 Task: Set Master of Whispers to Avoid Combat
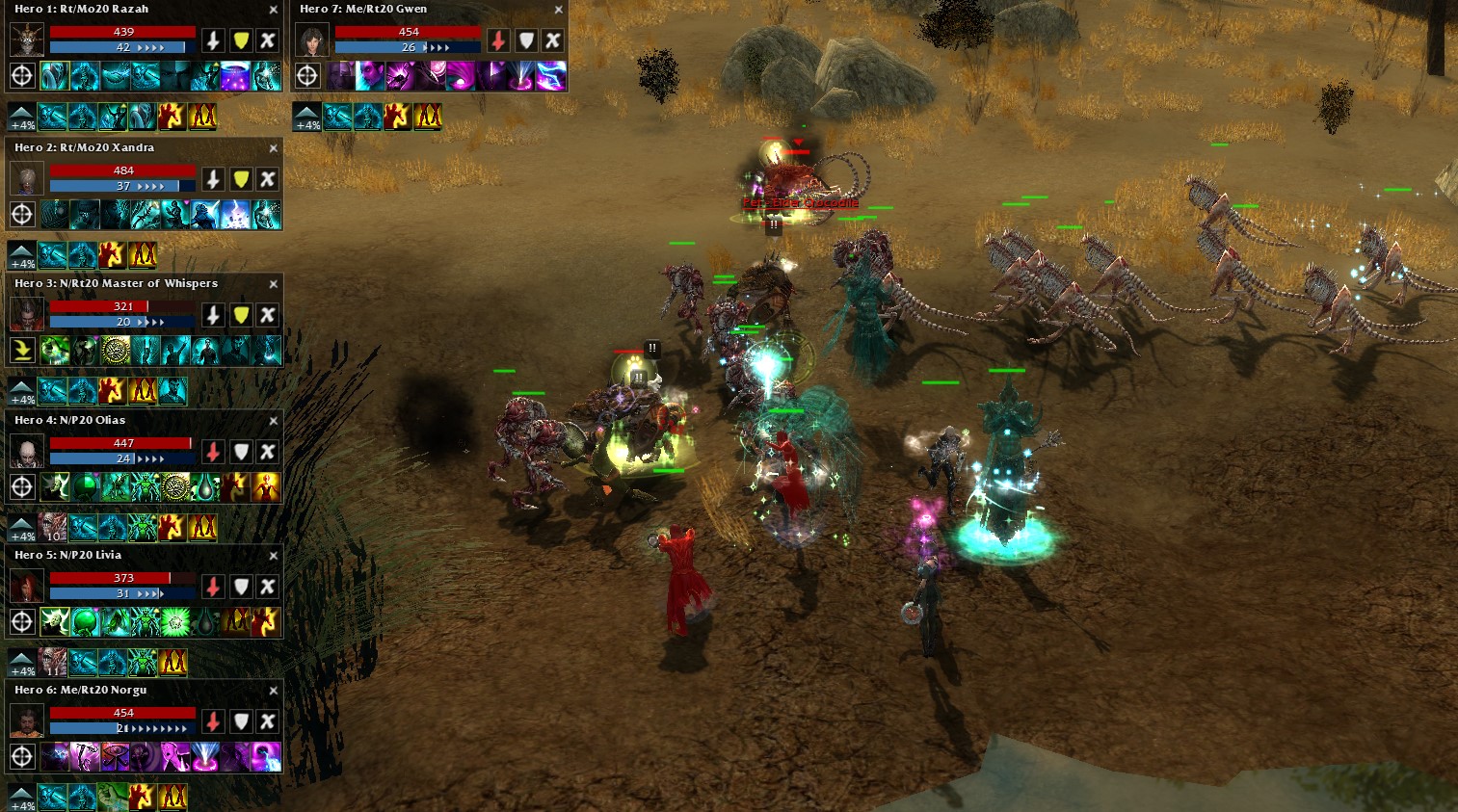[268, 315]
